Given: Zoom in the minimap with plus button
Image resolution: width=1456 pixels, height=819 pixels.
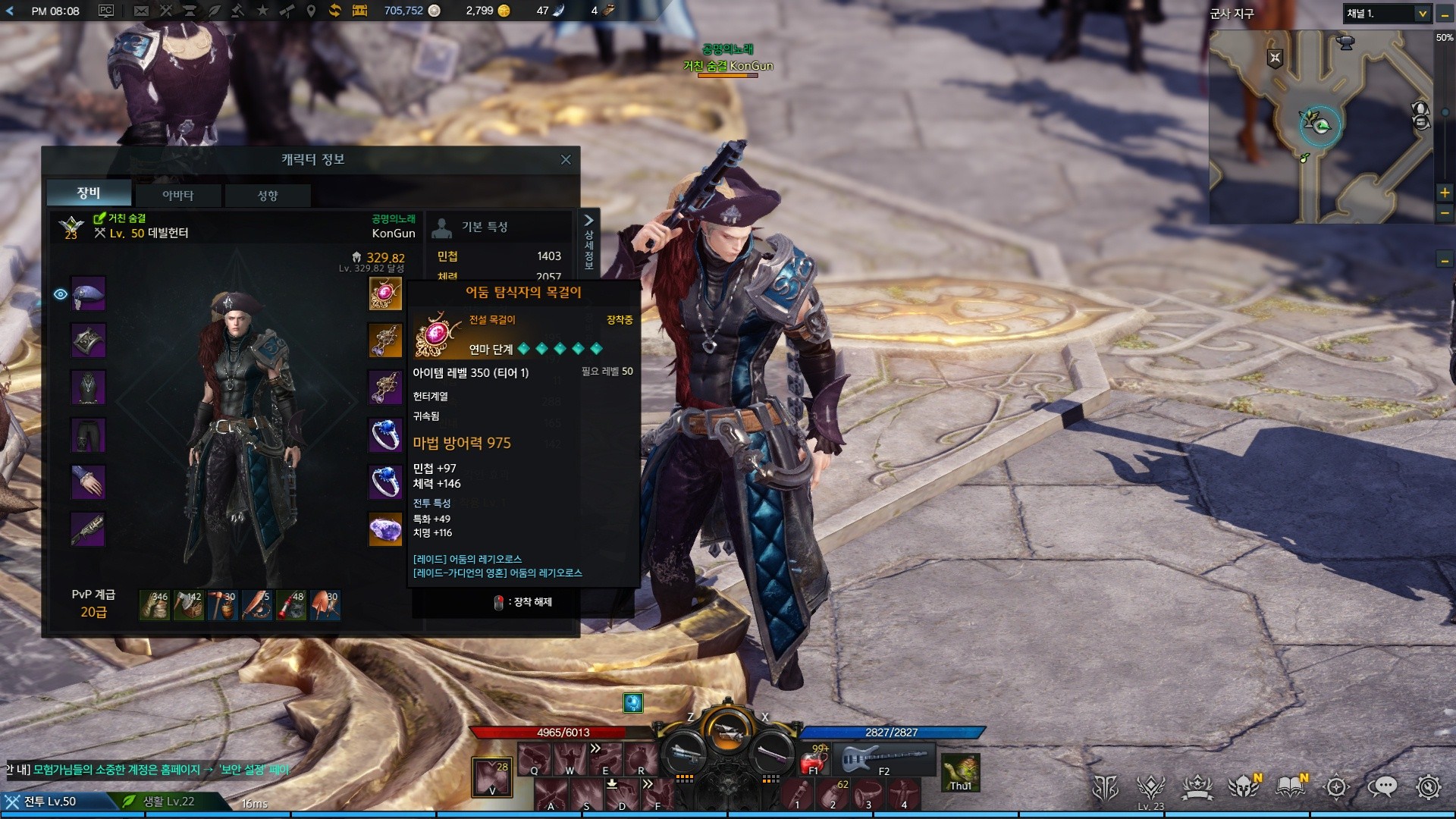Looking at the screenshot, I should [x=1445, y=193].
